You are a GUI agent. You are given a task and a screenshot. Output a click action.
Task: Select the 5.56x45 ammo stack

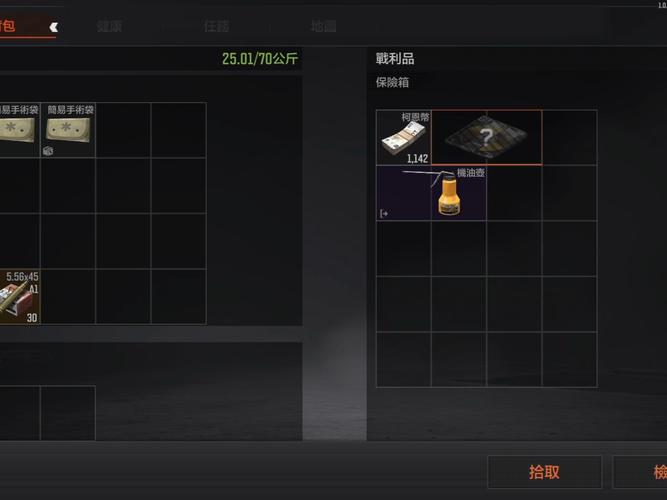point(19,296)
